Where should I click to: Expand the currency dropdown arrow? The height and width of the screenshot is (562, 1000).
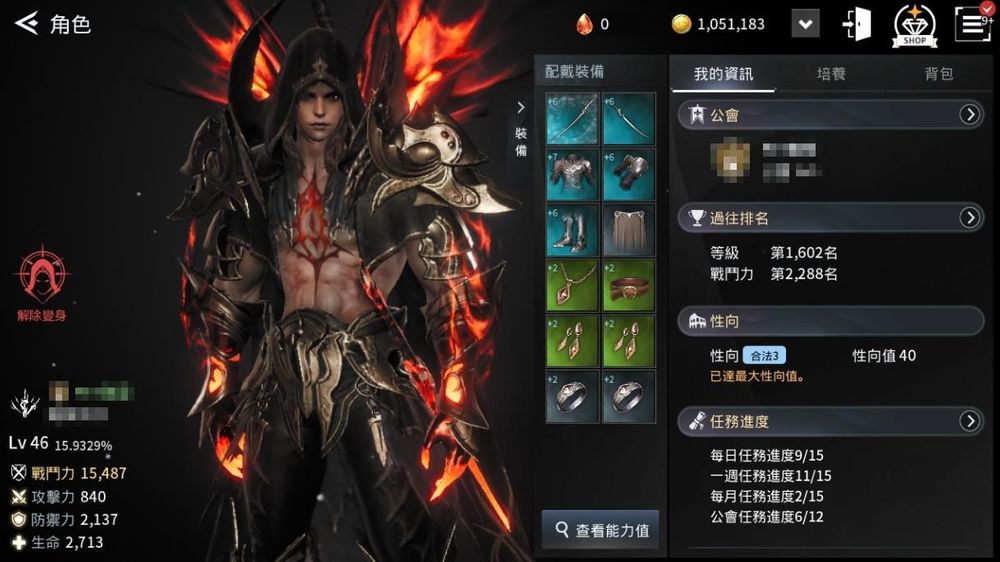pos(805,24)
